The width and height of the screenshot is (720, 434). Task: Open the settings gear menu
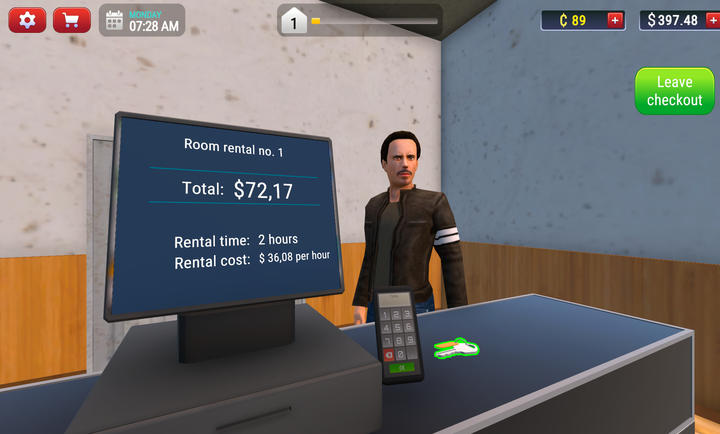(27, 20)
